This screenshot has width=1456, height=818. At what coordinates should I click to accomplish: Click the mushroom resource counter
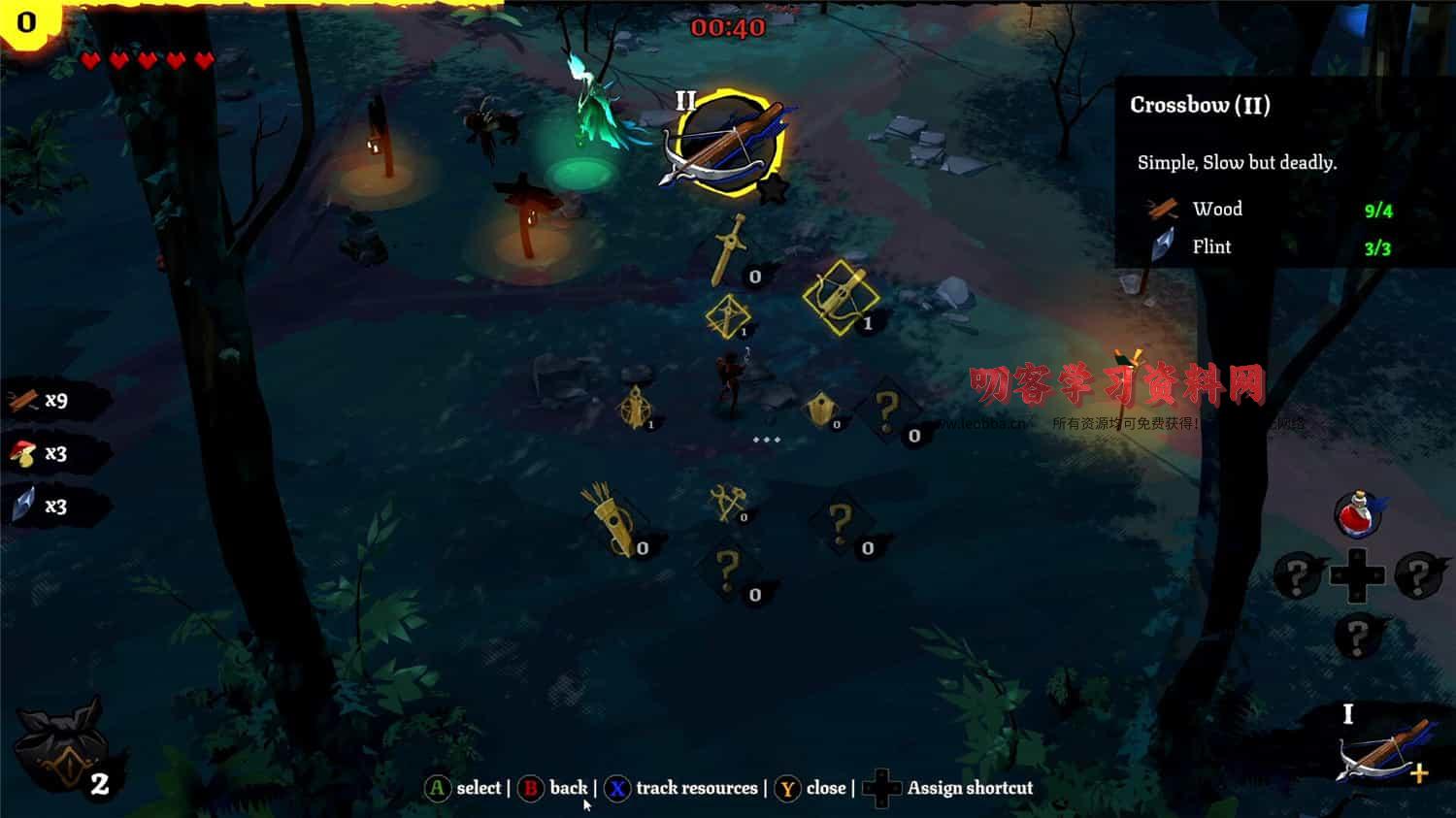44,453
